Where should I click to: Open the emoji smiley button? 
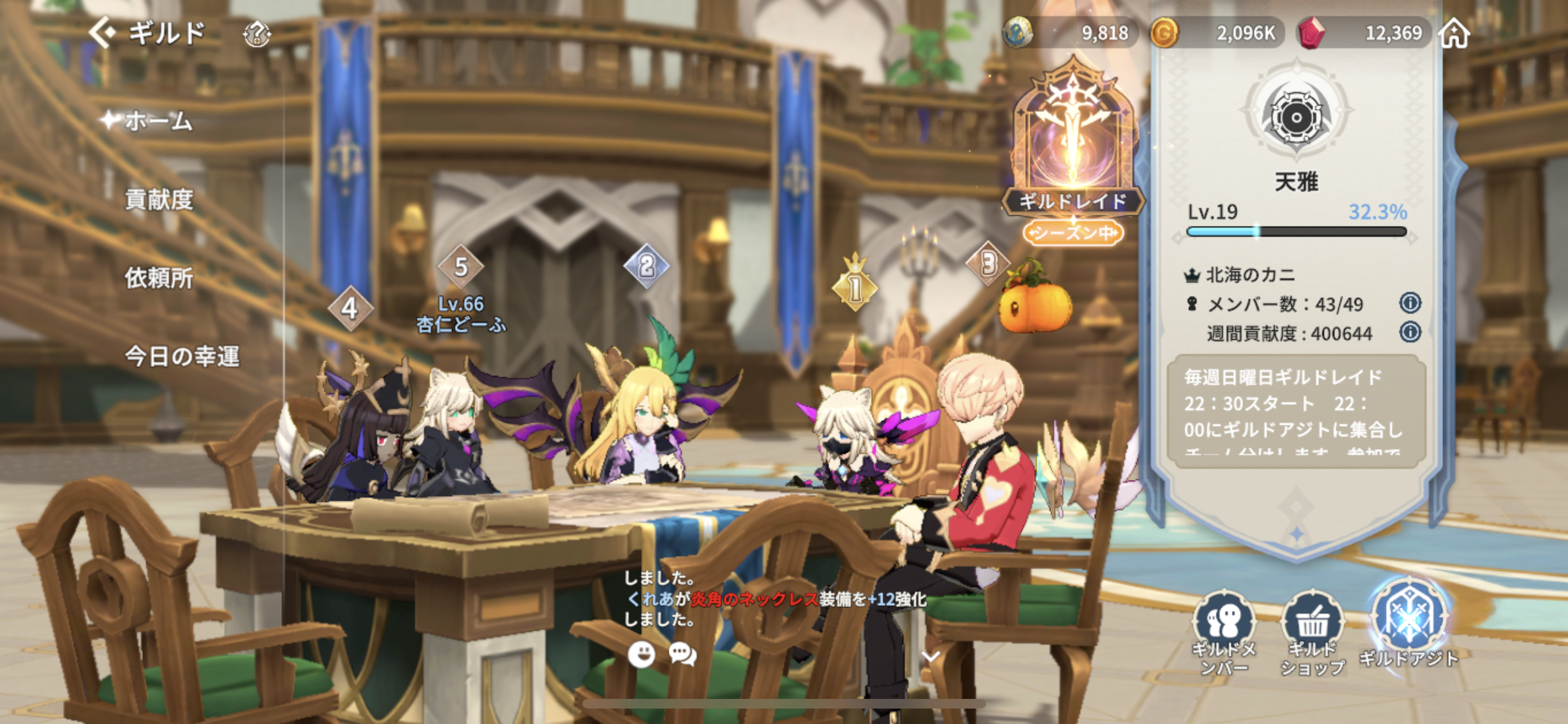point(641,654)
